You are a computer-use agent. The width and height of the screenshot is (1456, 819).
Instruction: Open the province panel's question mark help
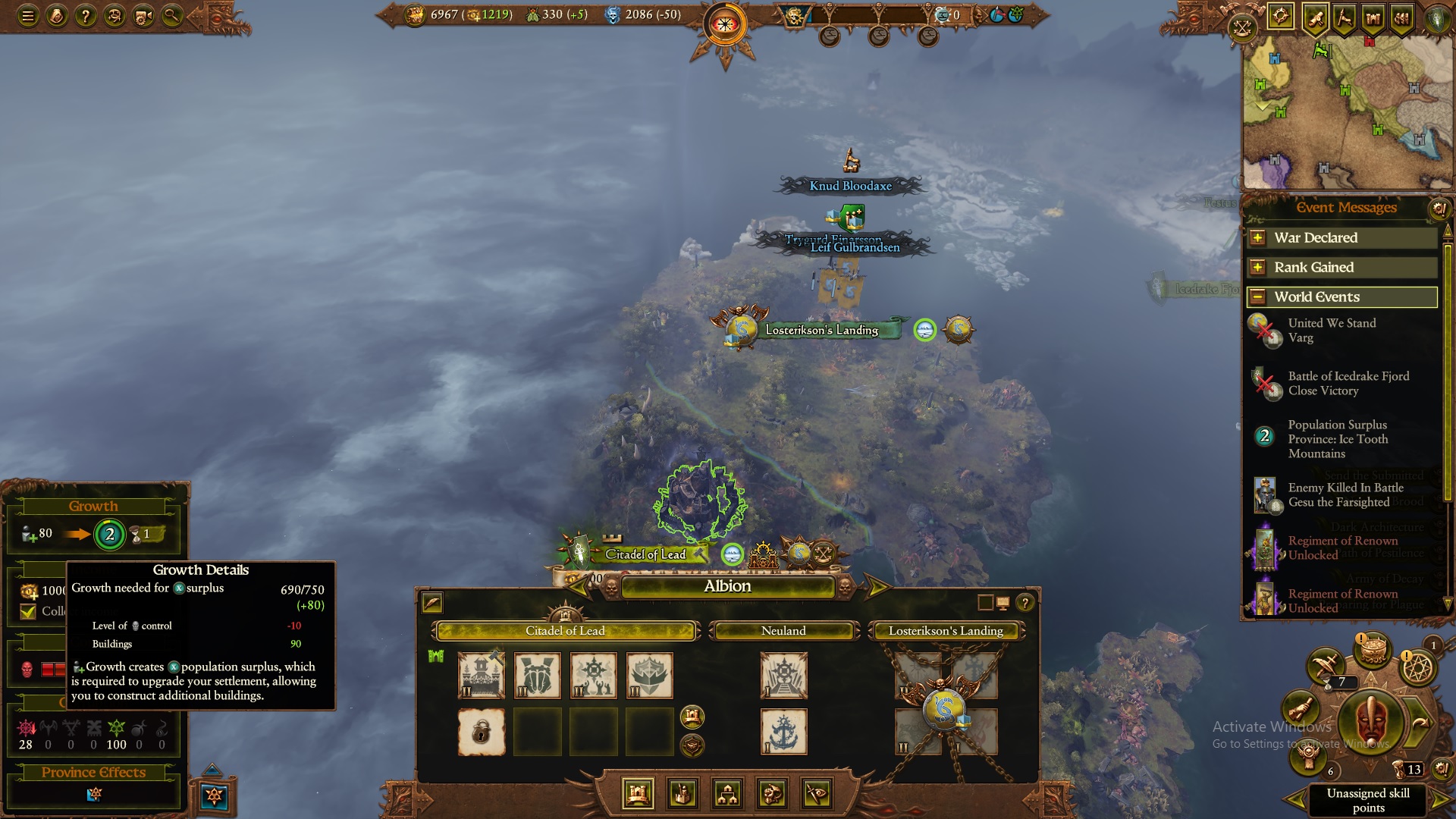click(1025, 603)
